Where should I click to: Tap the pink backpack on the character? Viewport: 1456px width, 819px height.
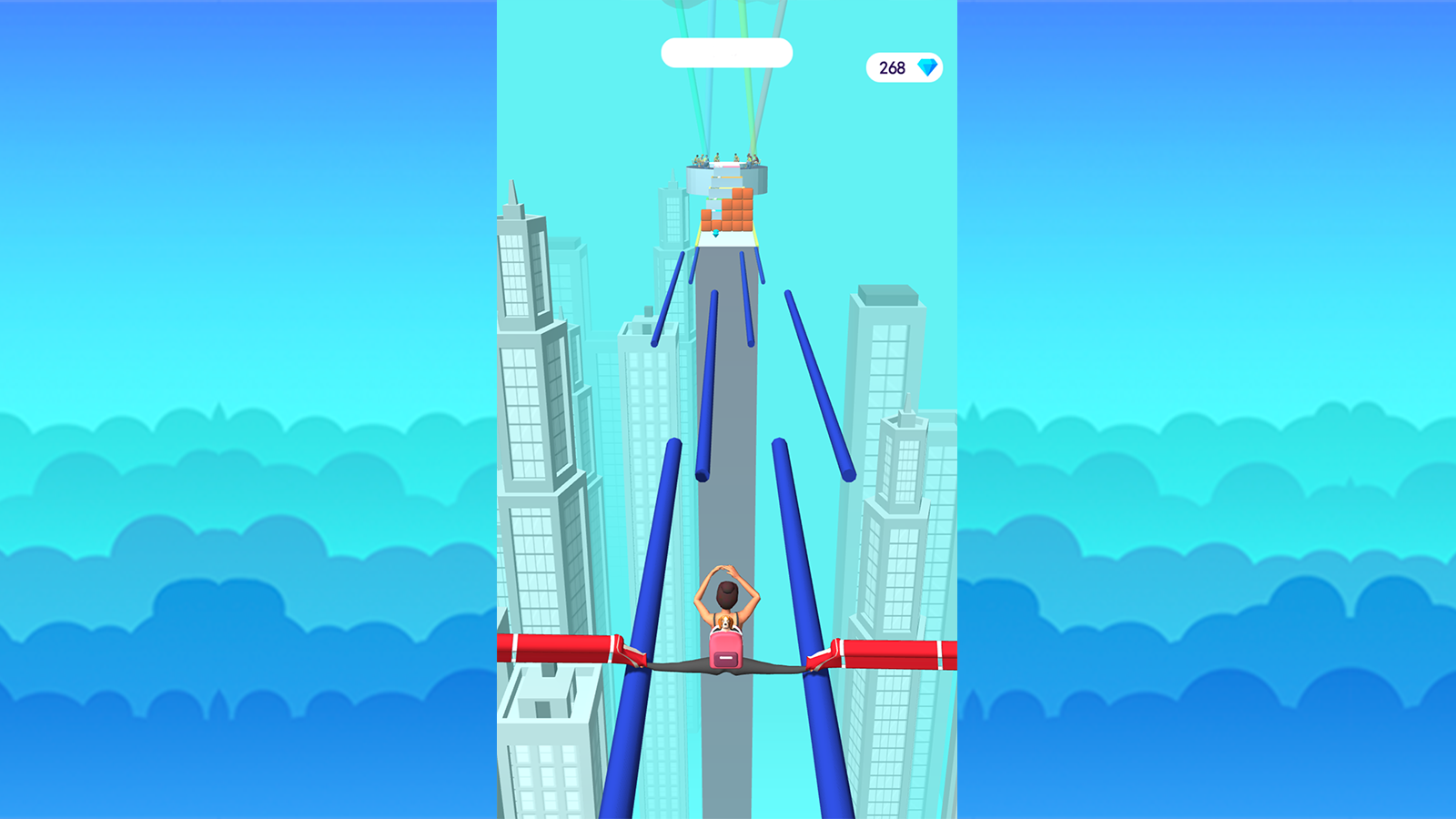click(726, 652)
